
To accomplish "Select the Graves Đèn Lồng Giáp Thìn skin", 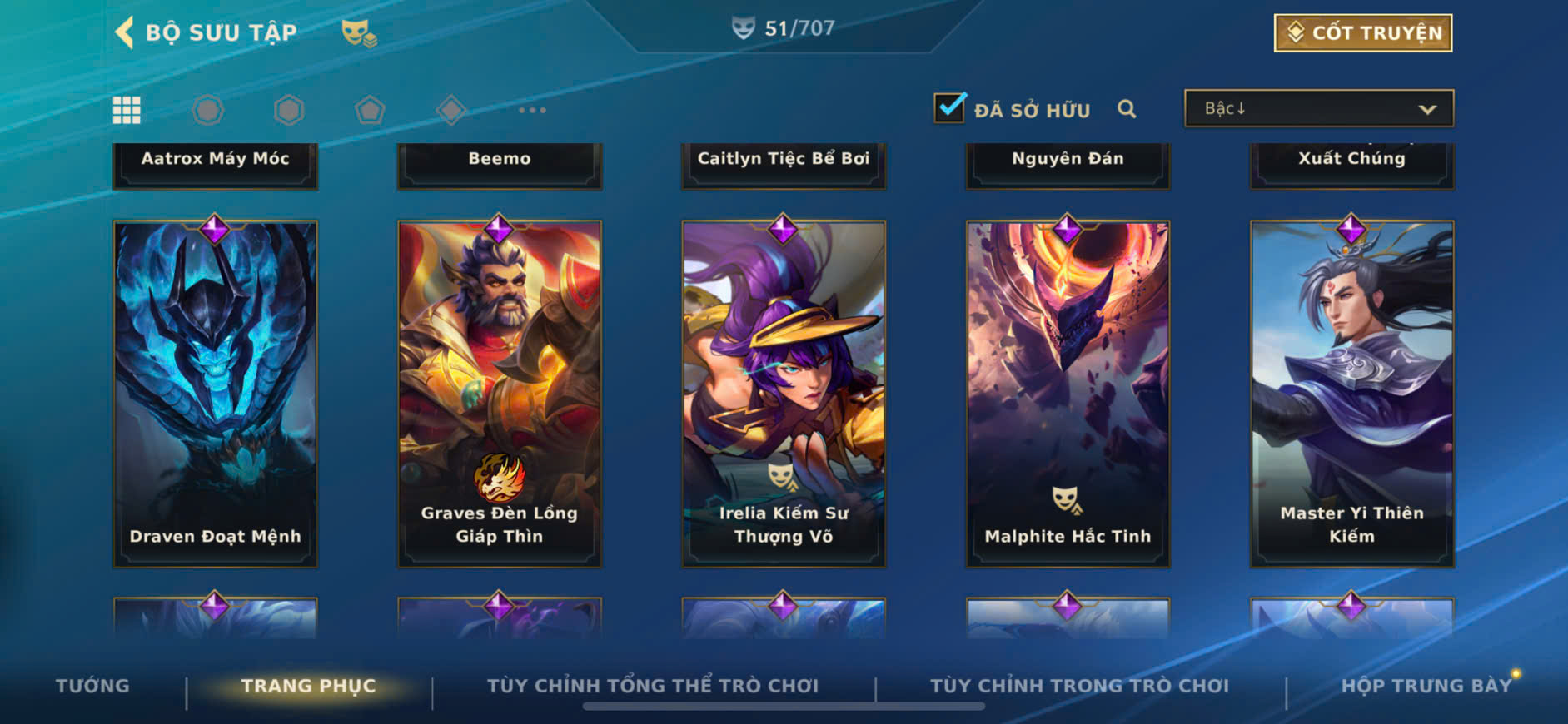I will coord(499,393).
